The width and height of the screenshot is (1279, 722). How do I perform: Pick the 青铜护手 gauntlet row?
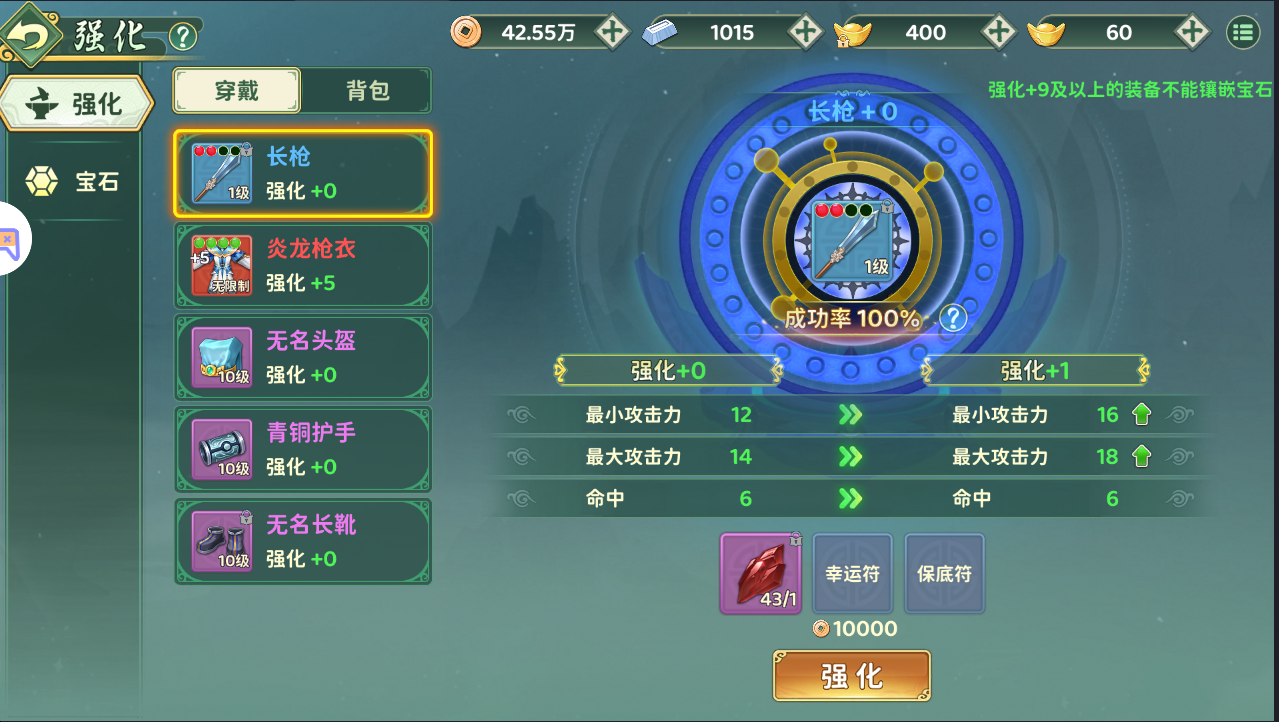[302, 450]
